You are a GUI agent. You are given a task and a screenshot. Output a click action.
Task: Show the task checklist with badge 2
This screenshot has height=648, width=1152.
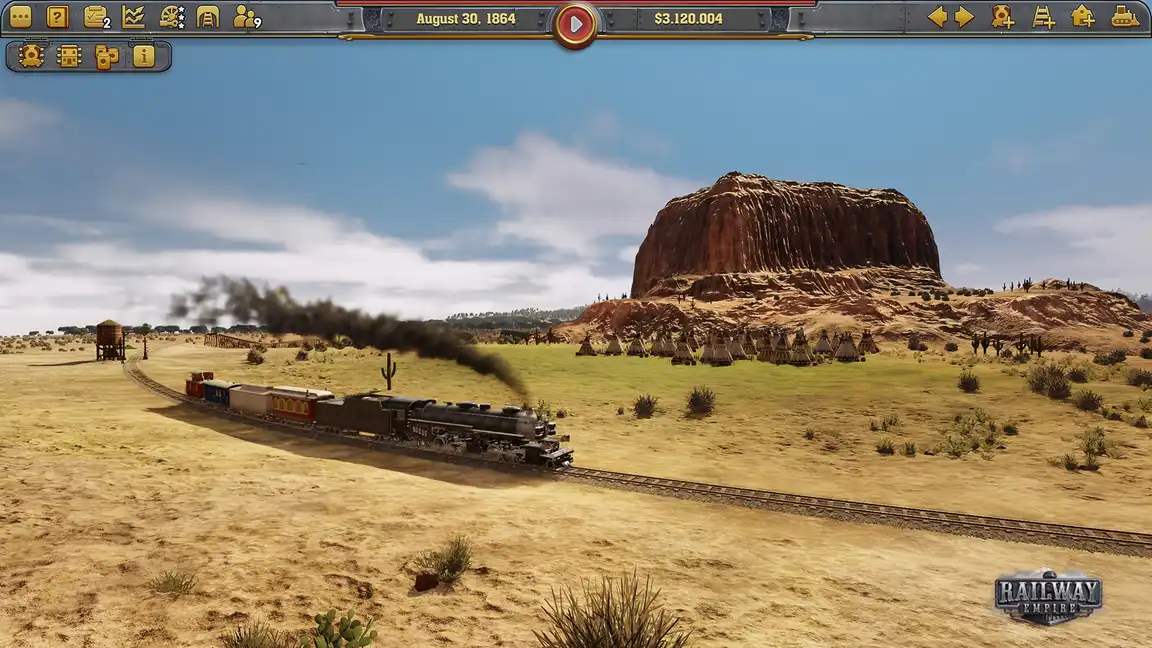coord(96,17)
